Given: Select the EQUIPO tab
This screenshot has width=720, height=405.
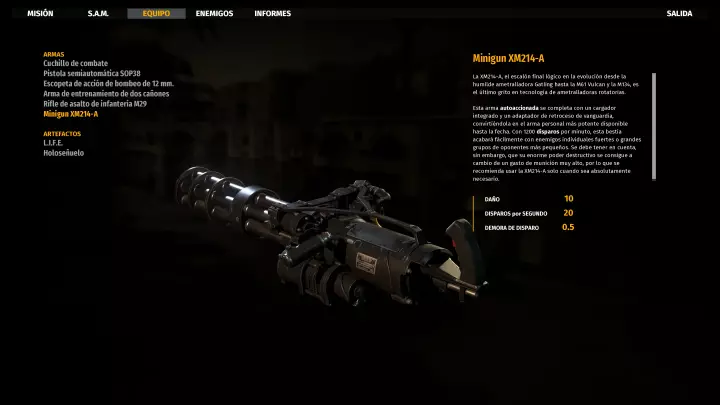Looking at the screenshot, I should [x=156, y=14].
